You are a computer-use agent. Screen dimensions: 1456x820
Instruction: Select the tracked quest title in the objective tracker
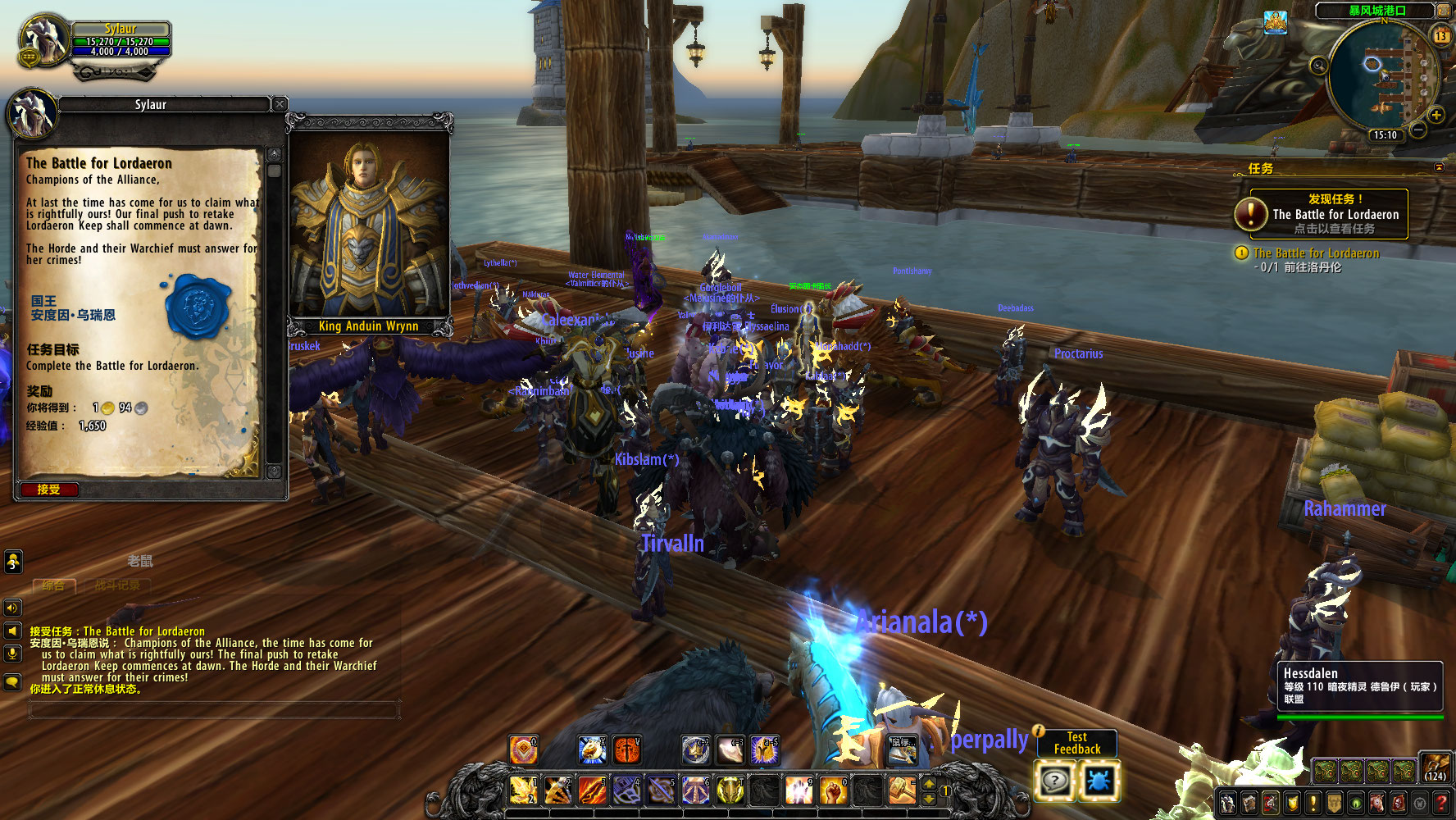[x=1316, y=253]
